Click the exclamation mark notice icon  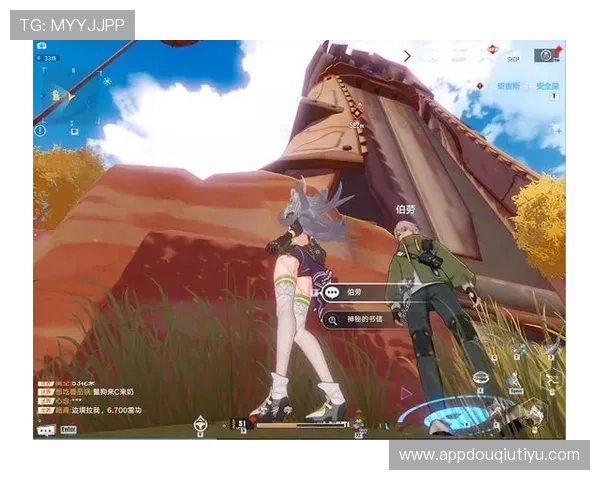click(40, 130)
